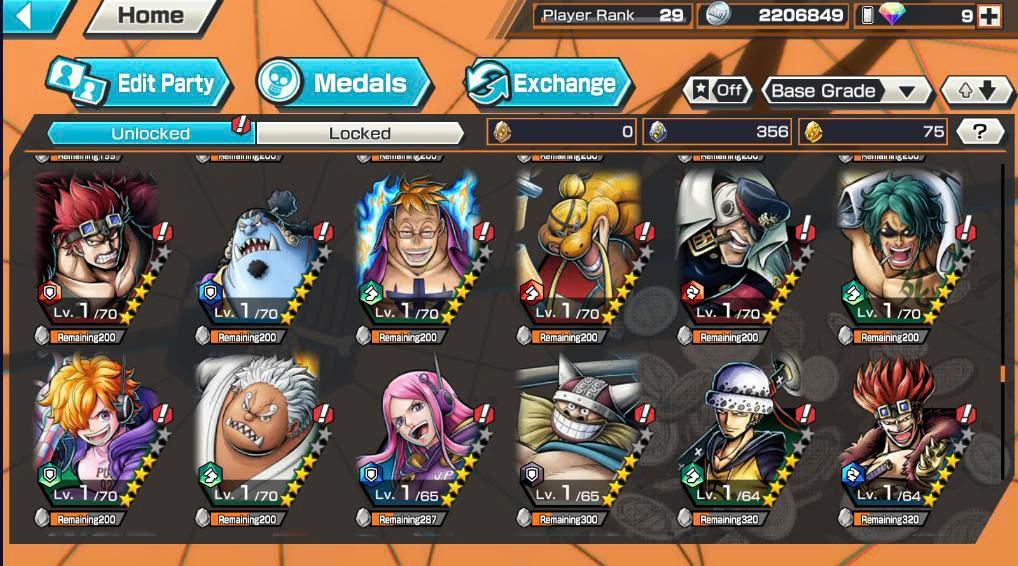Add more rainbow diamonds with the plus button

click(989, 16)
